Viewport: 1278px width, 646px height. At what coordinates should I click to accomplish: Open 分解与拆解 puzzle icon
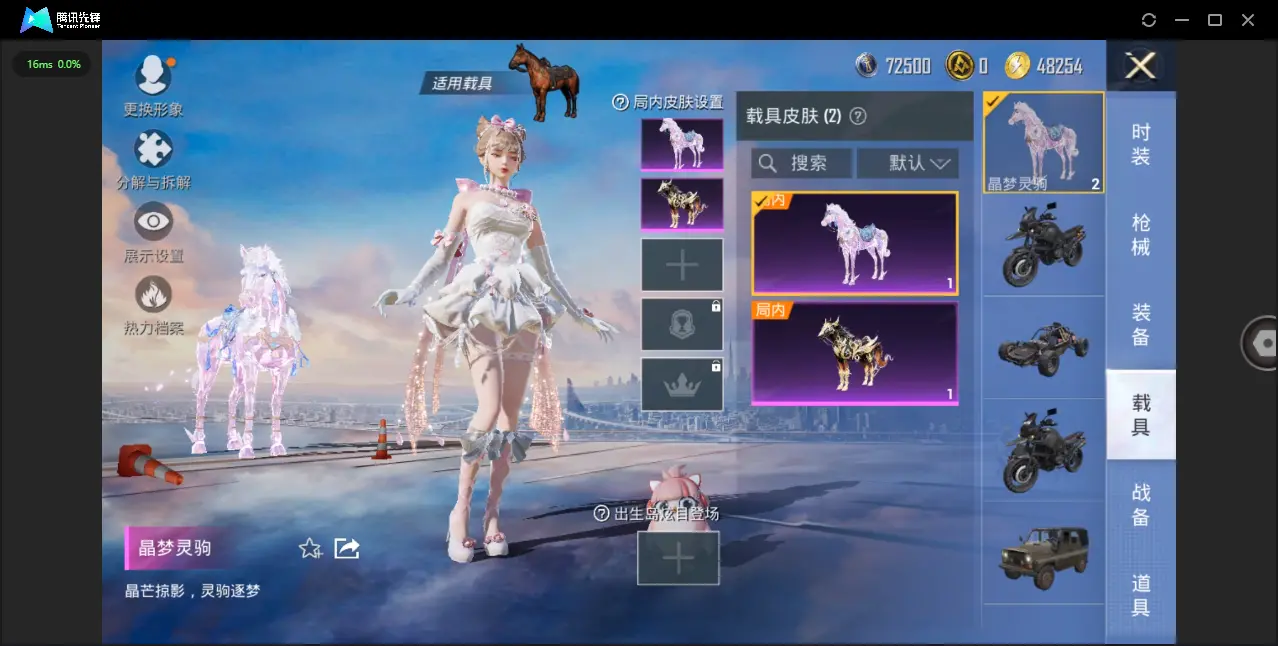click(x=153, y=150)
